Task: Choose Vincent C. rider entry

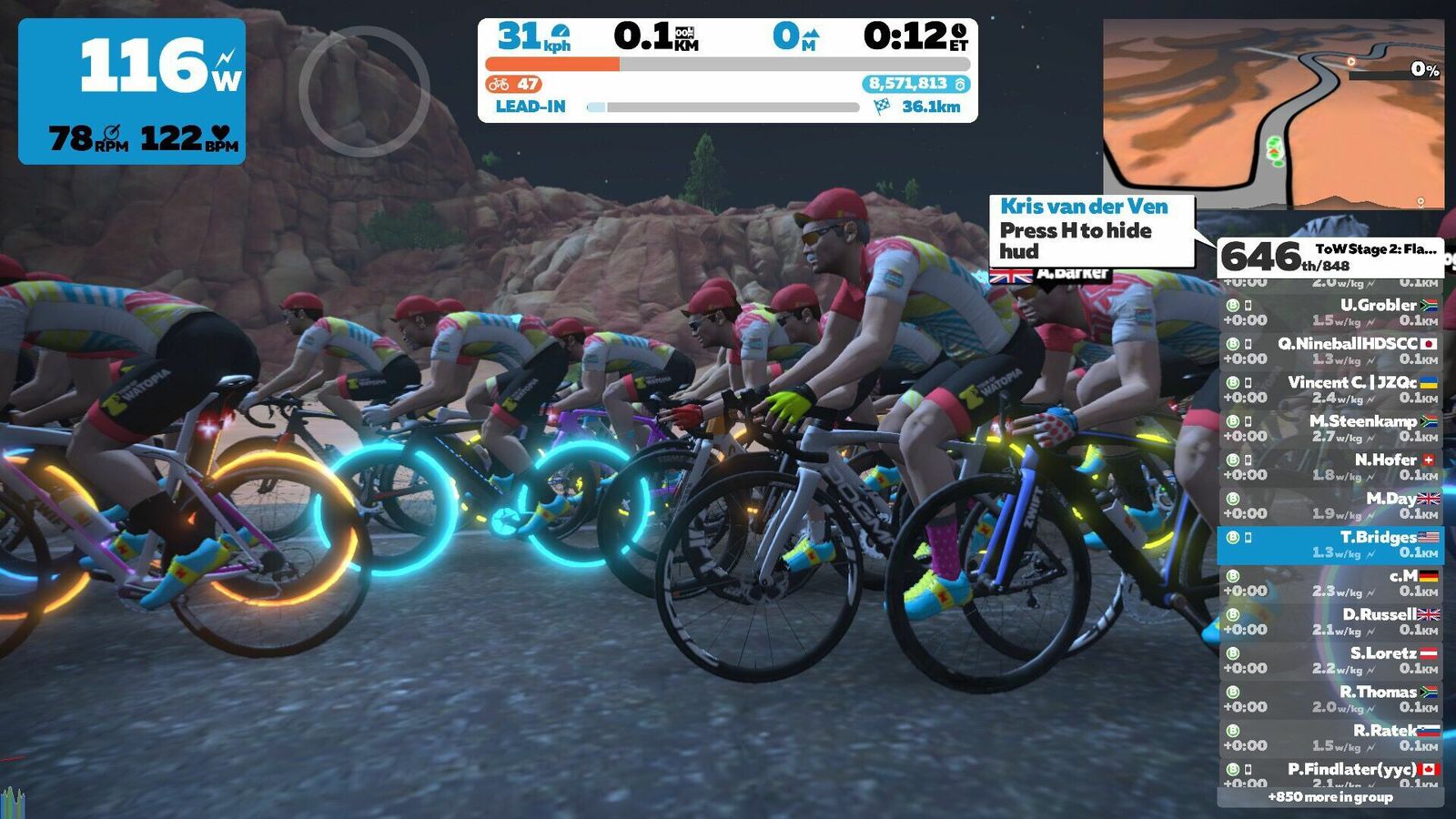Action: pyautogui.click(x=1330, y=389)
